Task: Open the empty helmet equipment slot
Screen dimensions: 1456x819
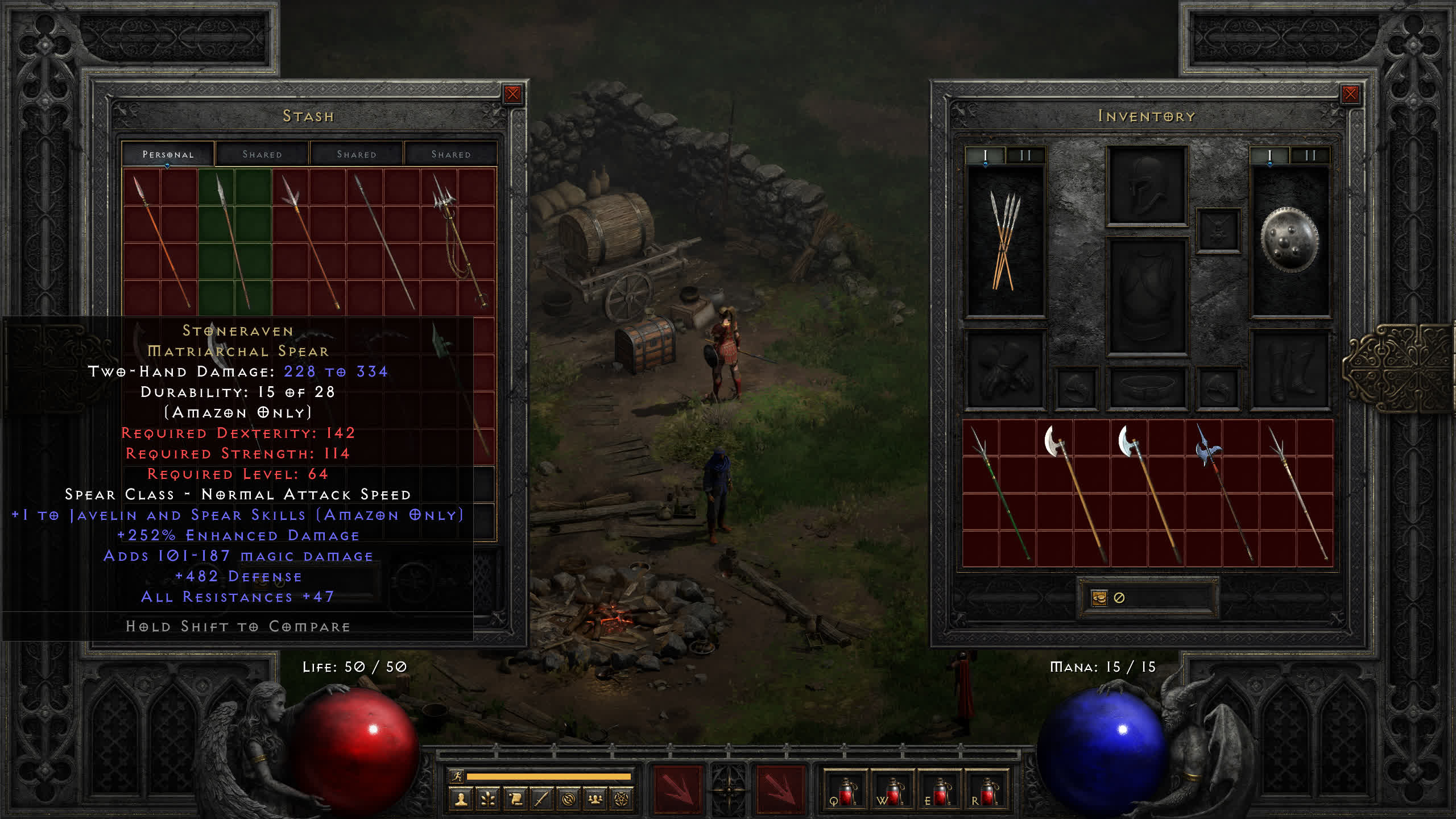Action: coord(1147,185)
